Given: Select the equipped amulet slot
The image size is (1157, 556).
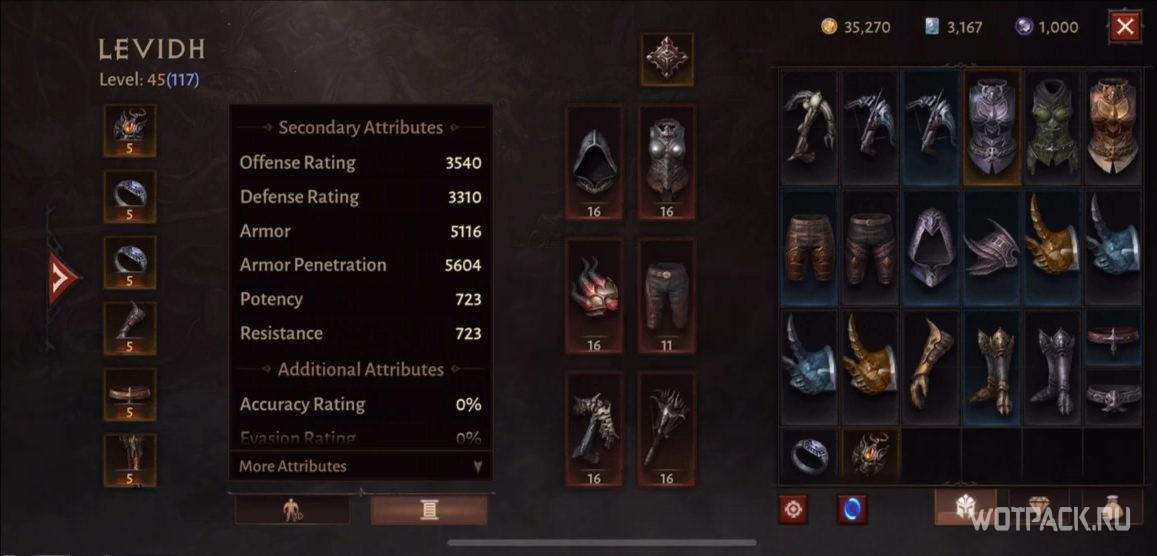Looking at the screenshot, I should click(130, 131).
